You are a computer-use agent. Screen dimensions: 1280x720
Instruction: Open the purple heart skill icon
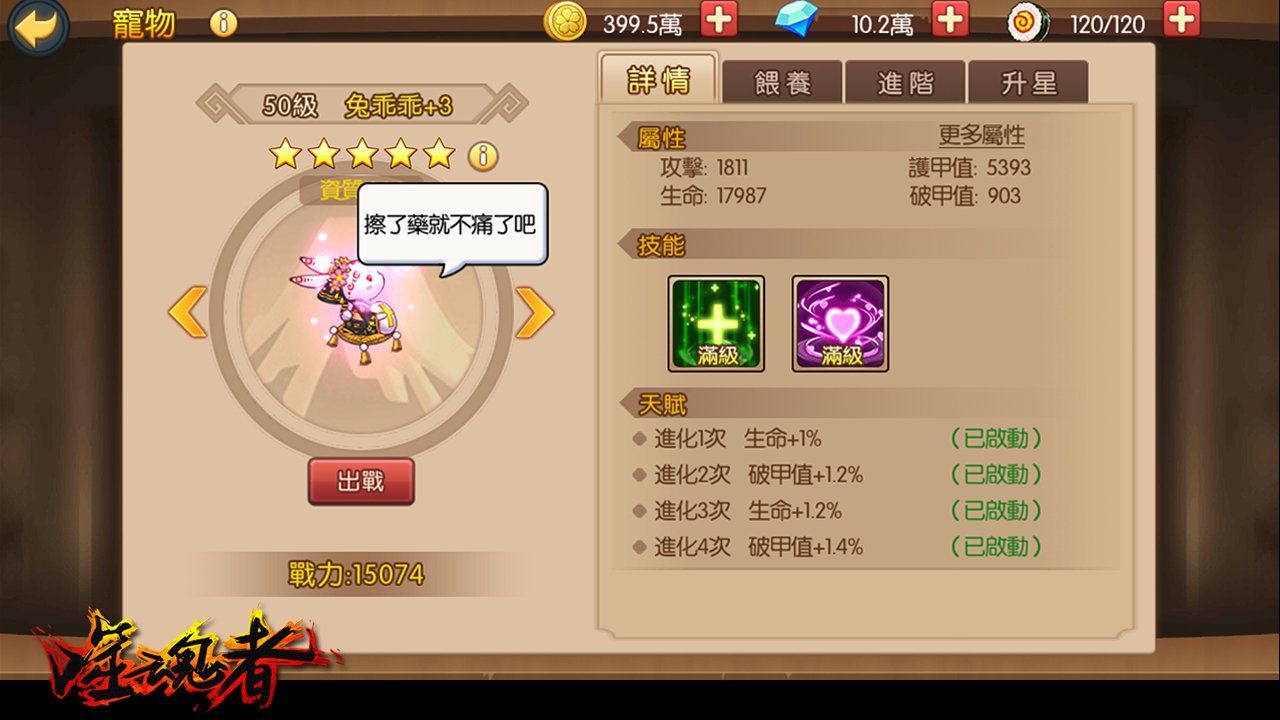pos(840,323)
